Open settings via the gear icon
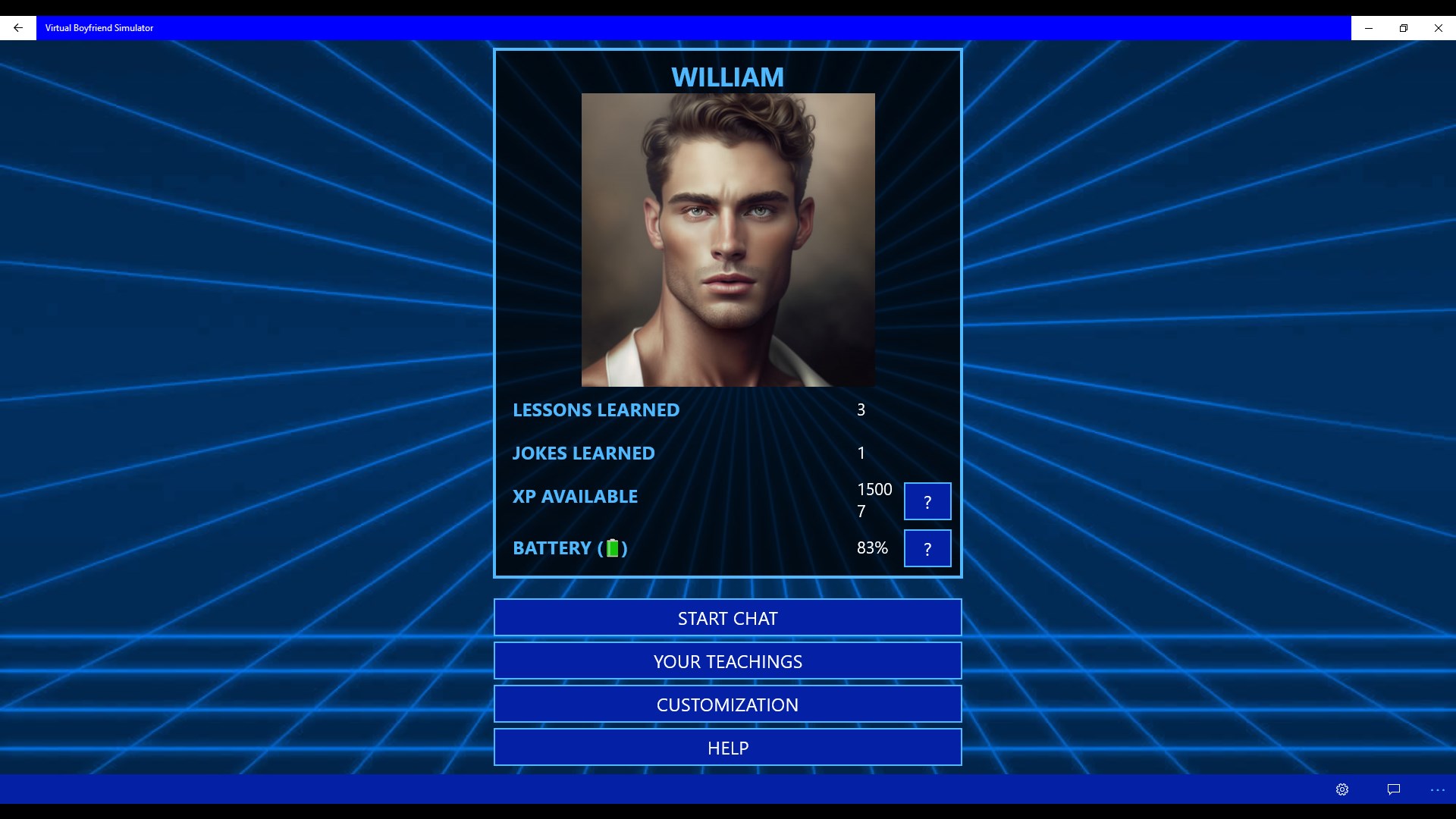The width and height of the screenshot is (1456, 819). pos(1341,789)
